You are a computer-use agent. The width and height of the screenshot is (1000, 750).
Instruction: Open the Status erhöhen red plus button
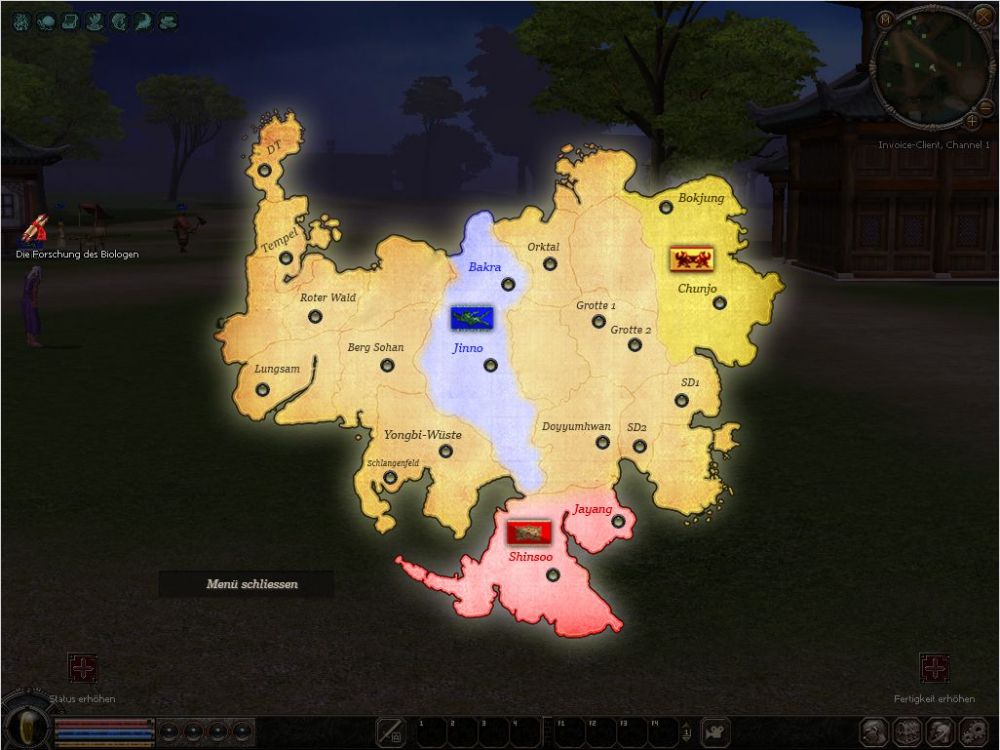[82, 668]
